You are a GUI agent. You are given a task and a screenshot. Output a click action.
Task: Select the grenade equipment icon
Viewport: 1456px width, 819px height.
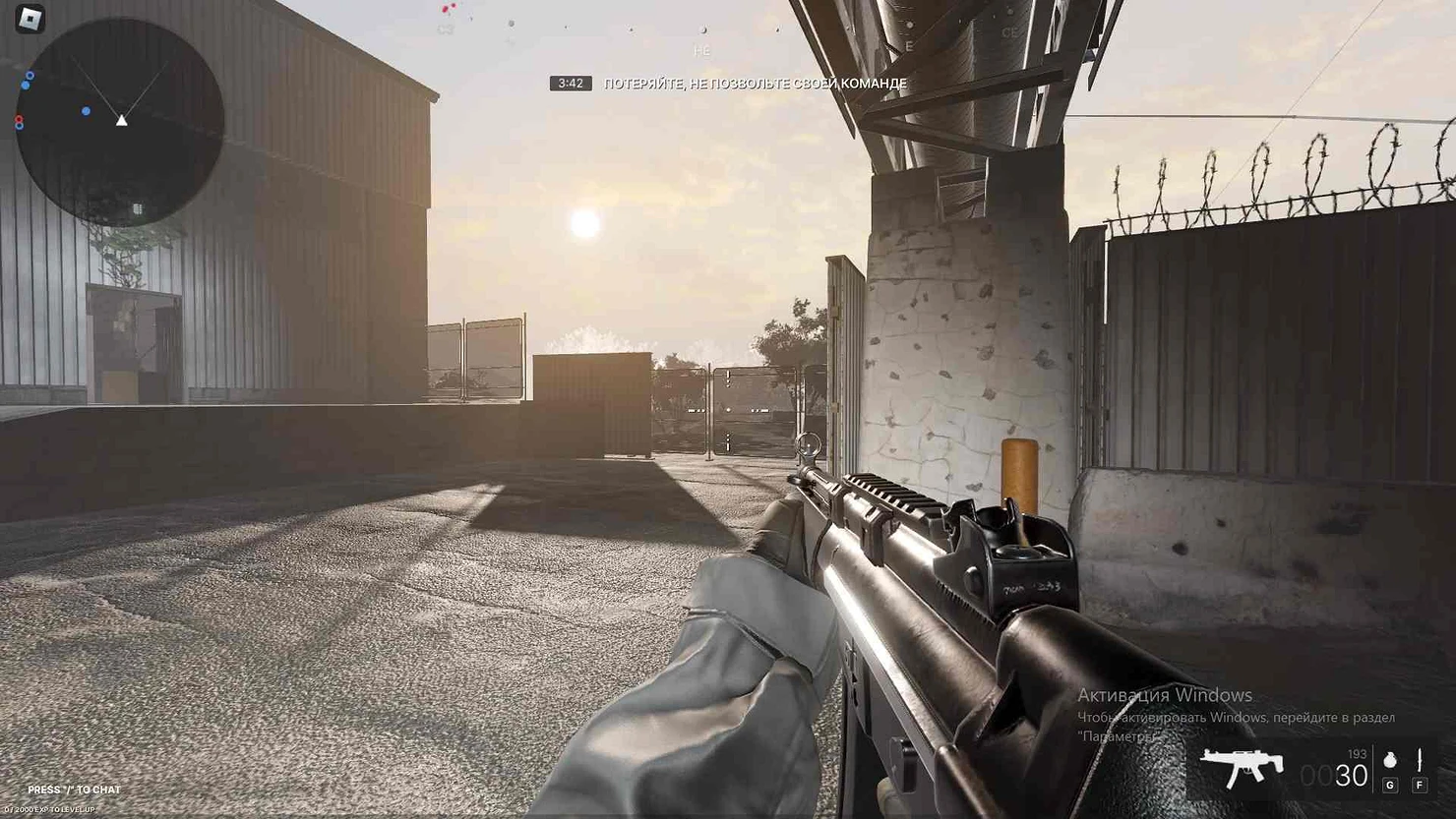point(1389,760)
